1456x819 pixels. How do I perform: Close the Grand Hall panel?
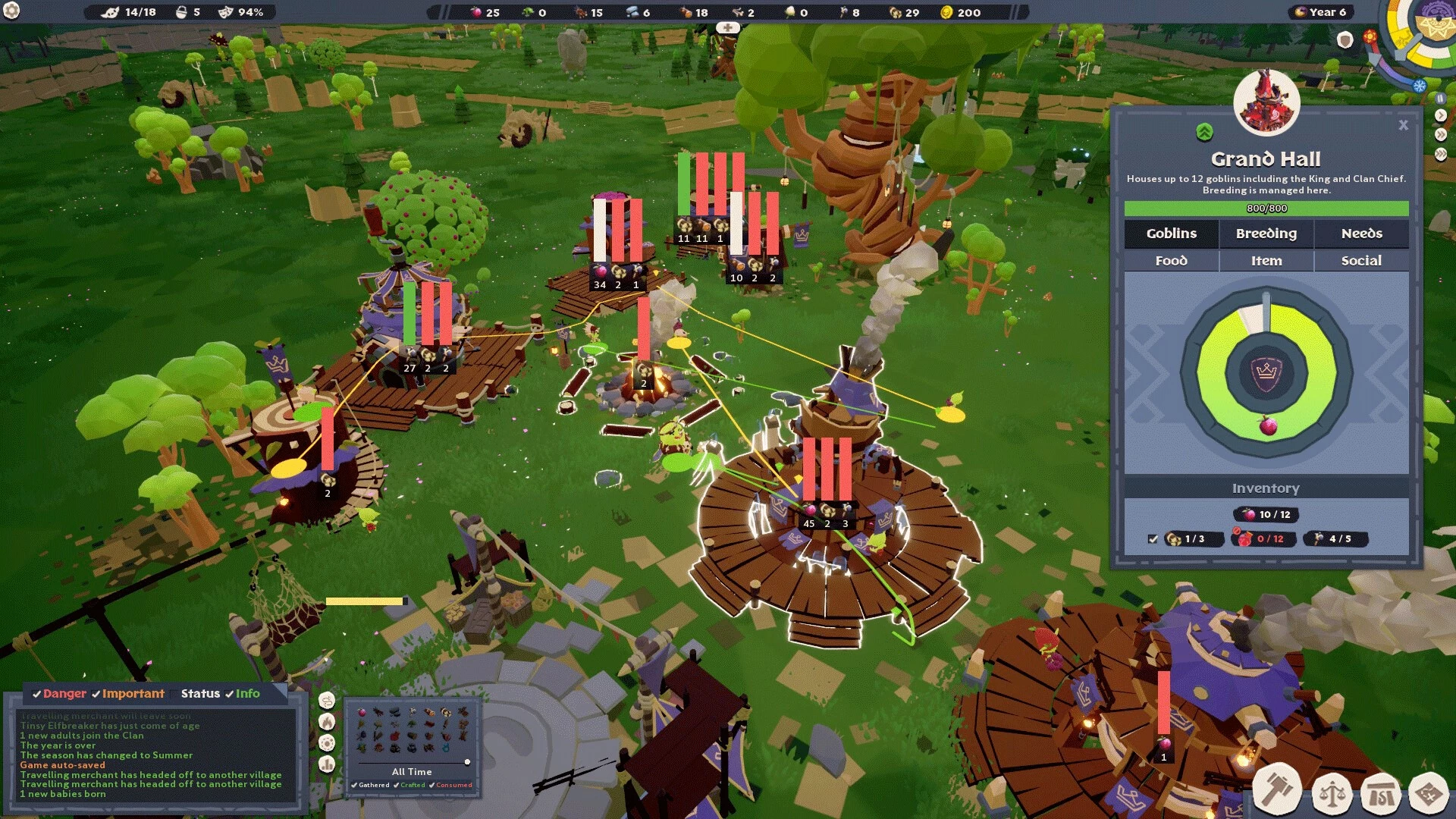[1403, 125]
